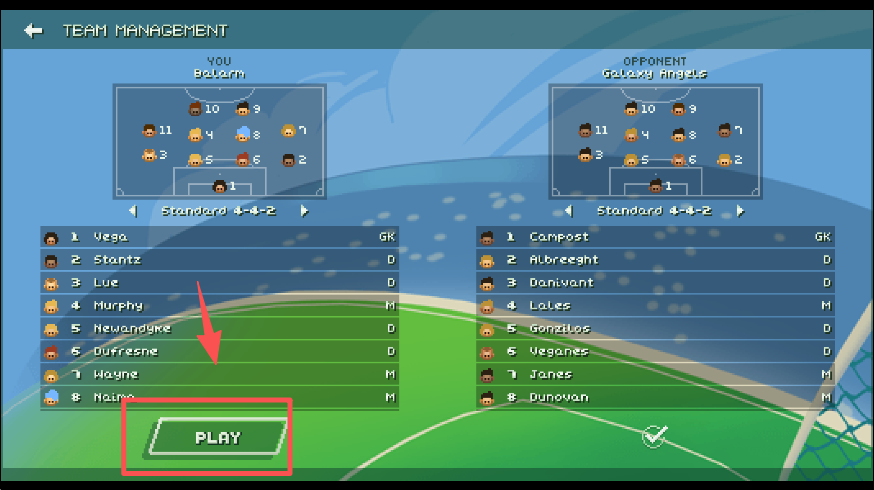The width and height of the screenshot is (874, 490).
Task: Select Newandyke in your team list
Action: coord(219,329)
